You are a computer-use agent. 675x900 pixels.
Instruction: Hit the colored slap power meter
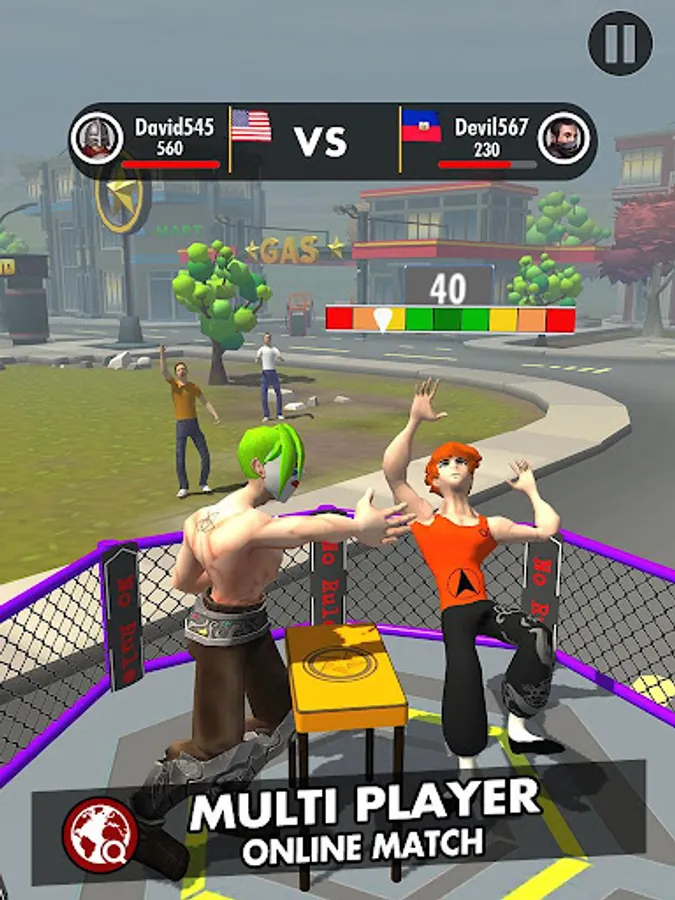(450, 320)
